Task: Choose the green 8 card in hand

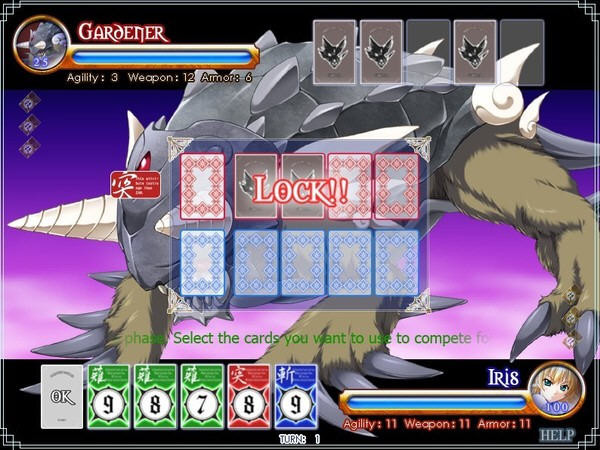Action: pos(153,396)
